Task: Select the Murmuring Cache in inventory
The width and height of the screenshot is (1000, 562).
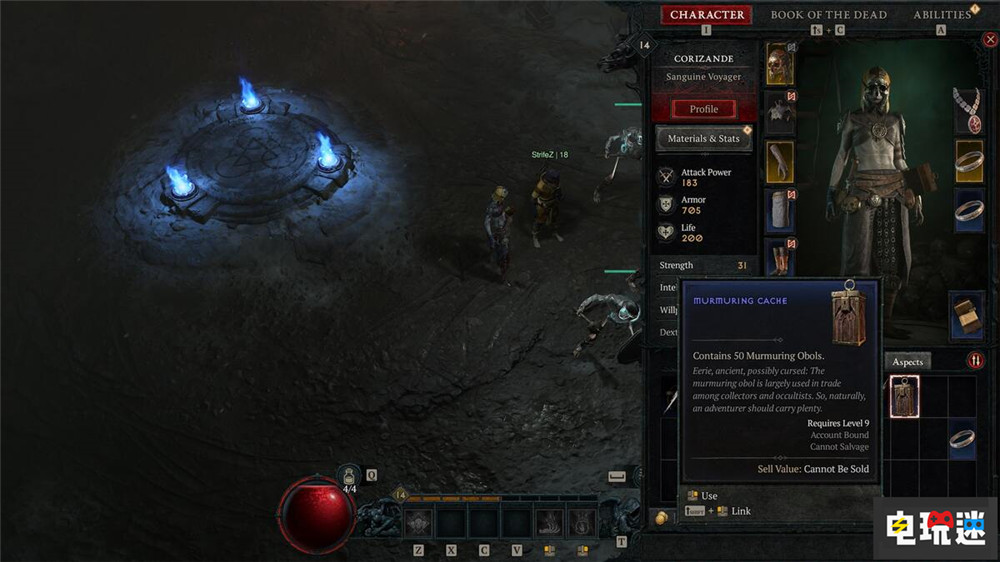Action: 904,397
